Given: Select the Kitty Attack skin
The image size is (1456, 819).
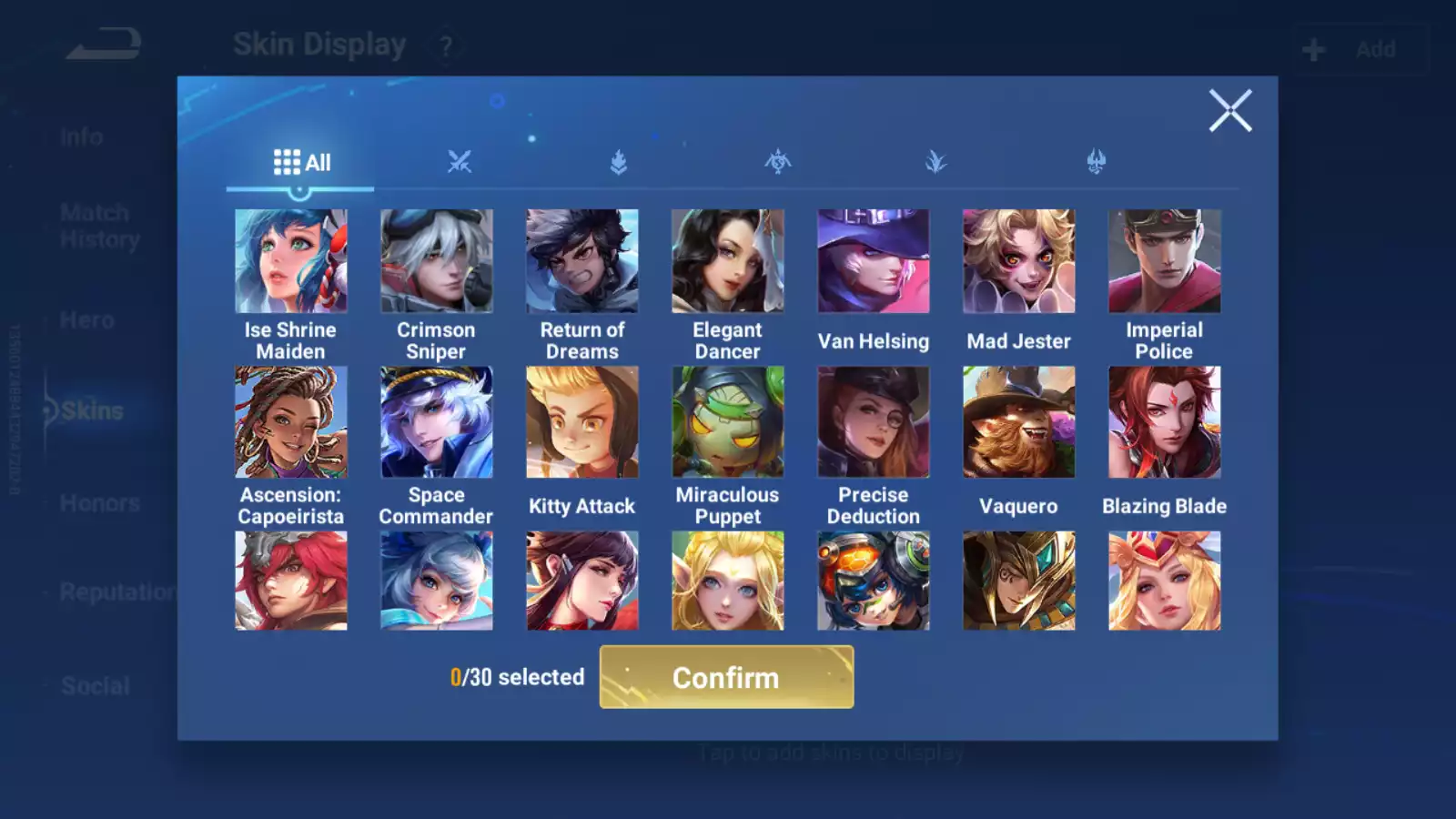Looking at the screenshot, I should point(582,422).
